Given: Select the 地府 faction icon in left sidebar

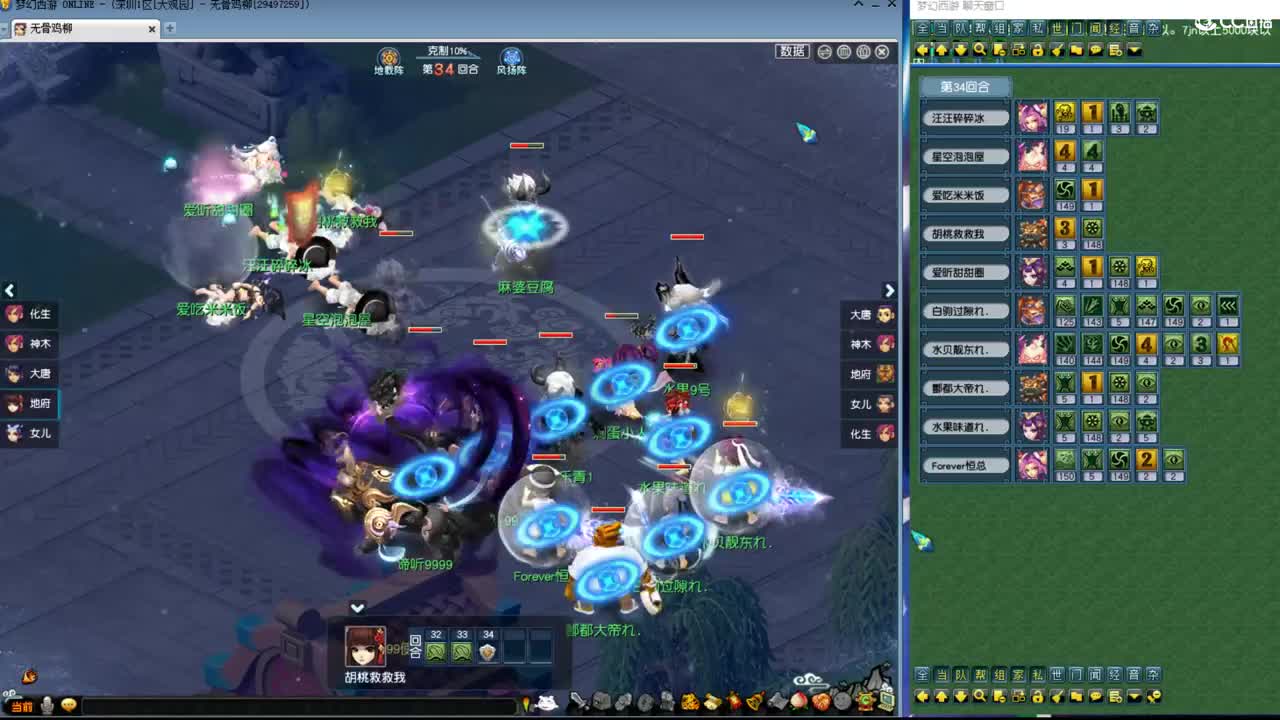Looking at the screenshot, I should click(x=15, y=403).
